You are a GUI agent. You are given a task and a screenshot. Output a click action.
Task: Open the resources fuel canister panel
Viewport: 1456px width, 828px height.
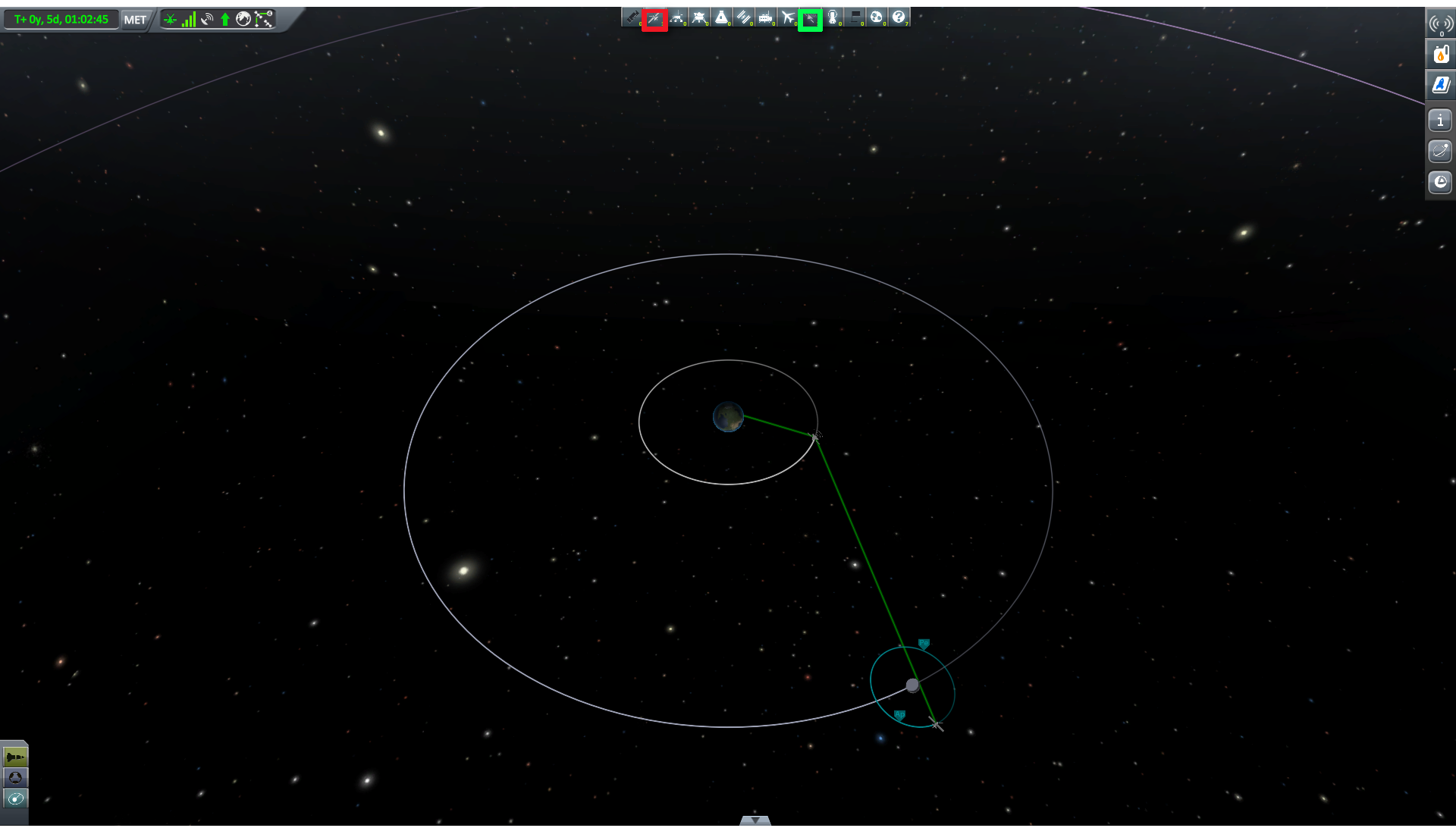[1440, 54]
